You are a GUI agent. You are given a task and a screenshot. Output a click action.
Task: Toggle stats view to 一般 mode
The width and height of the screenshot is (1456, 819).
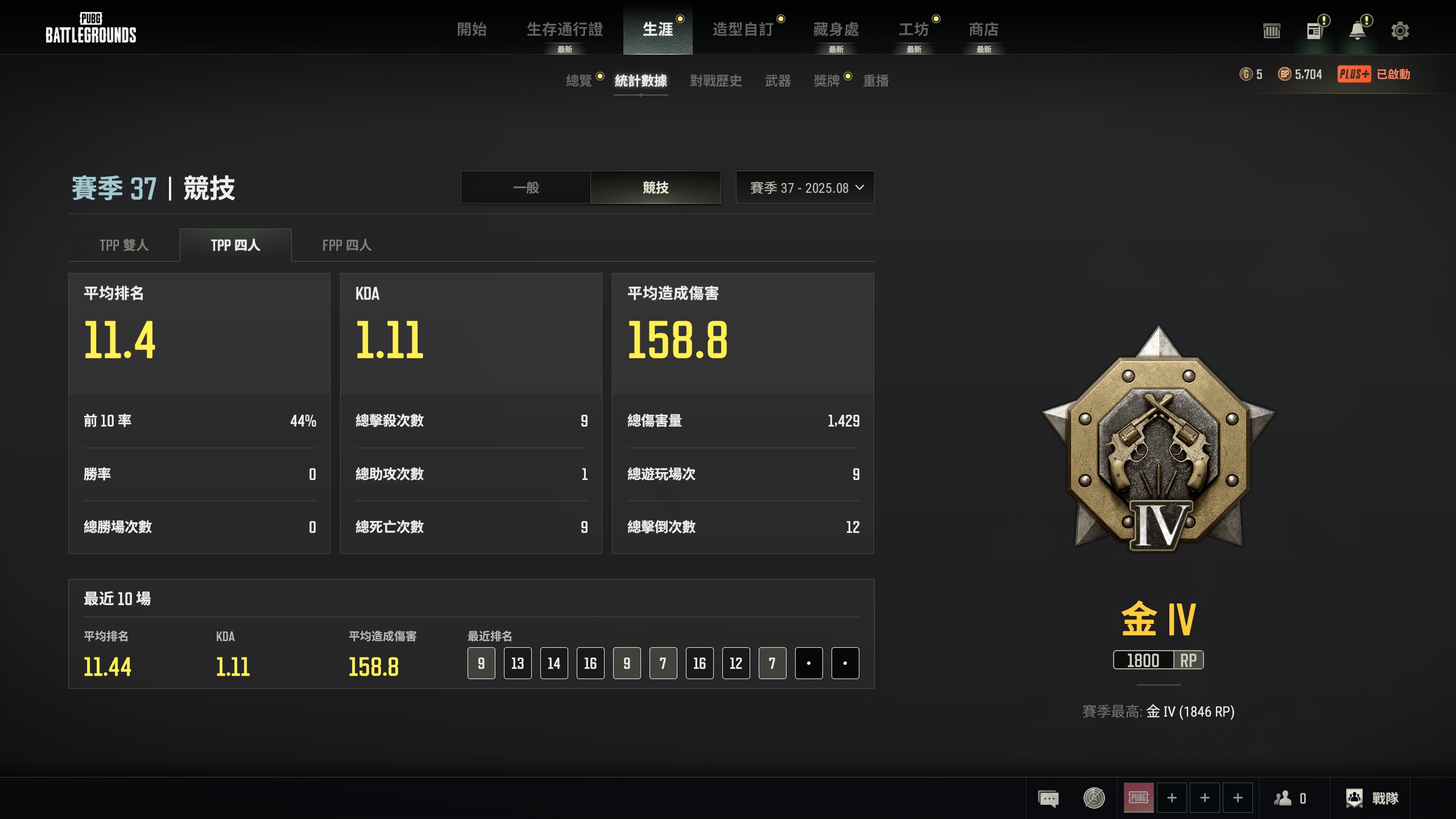[526, 188]
